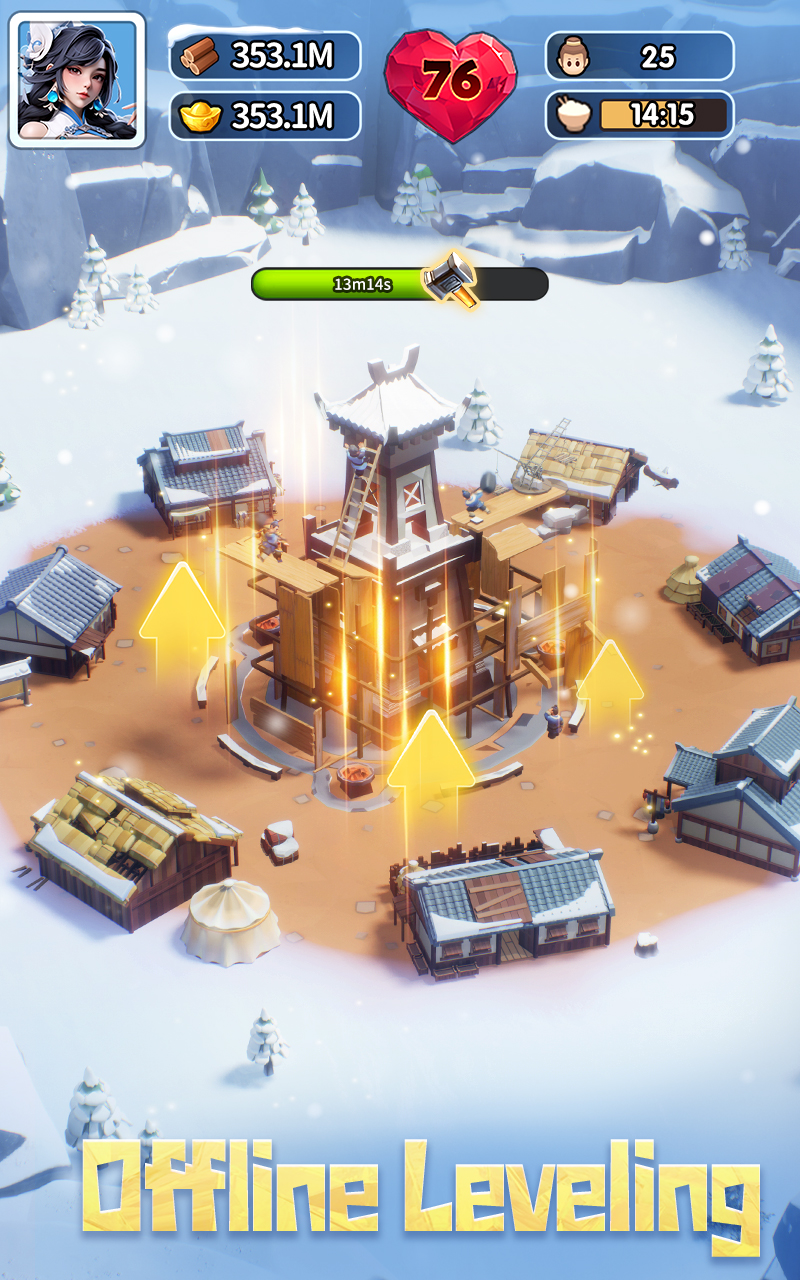Viewport: 800px width, 1280px height.
Task: Select the wood logs resource counter
Action: tap(264, 56)
